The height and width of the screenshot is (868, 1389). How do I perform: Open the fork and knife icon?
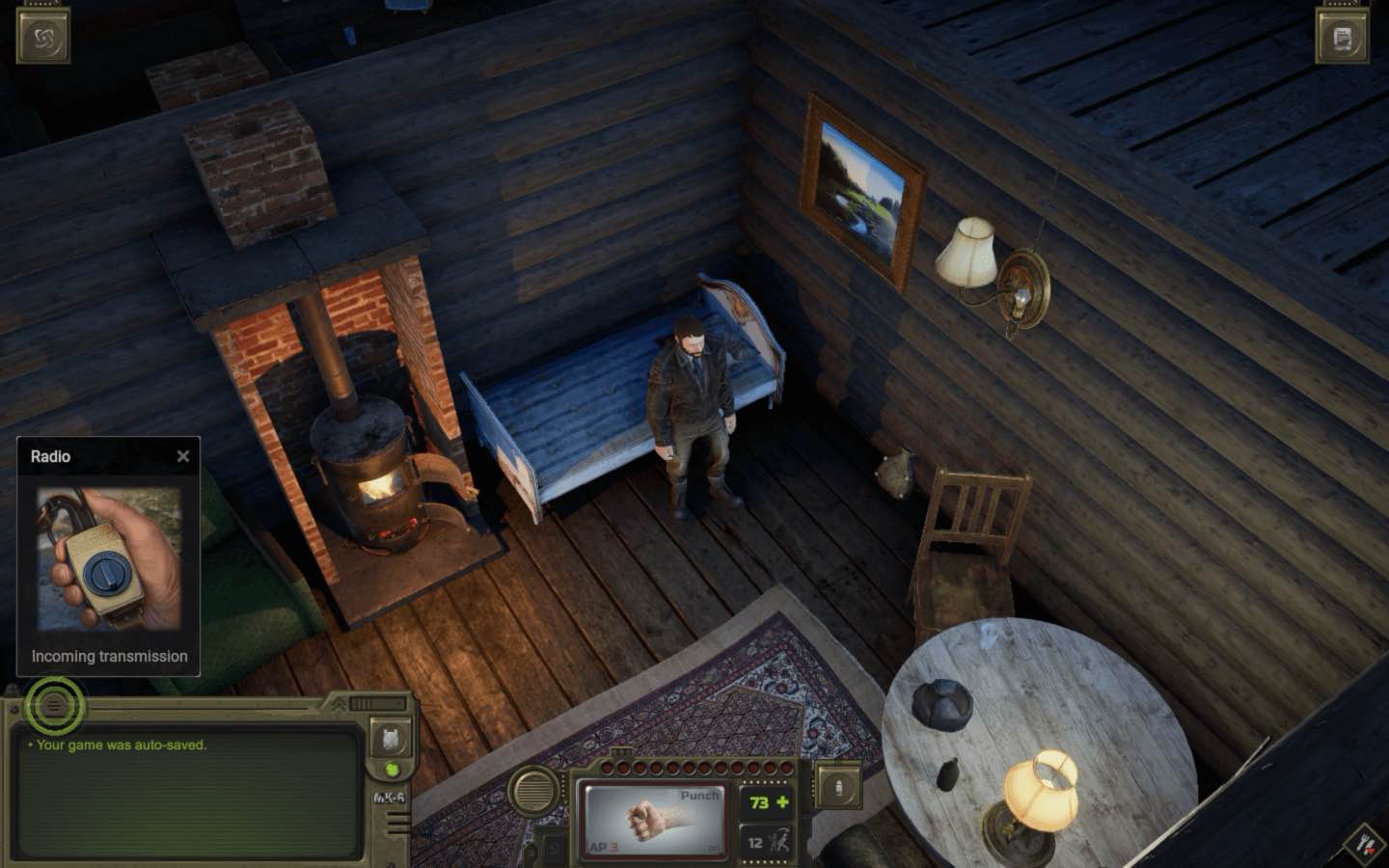tap(1365, 845)
